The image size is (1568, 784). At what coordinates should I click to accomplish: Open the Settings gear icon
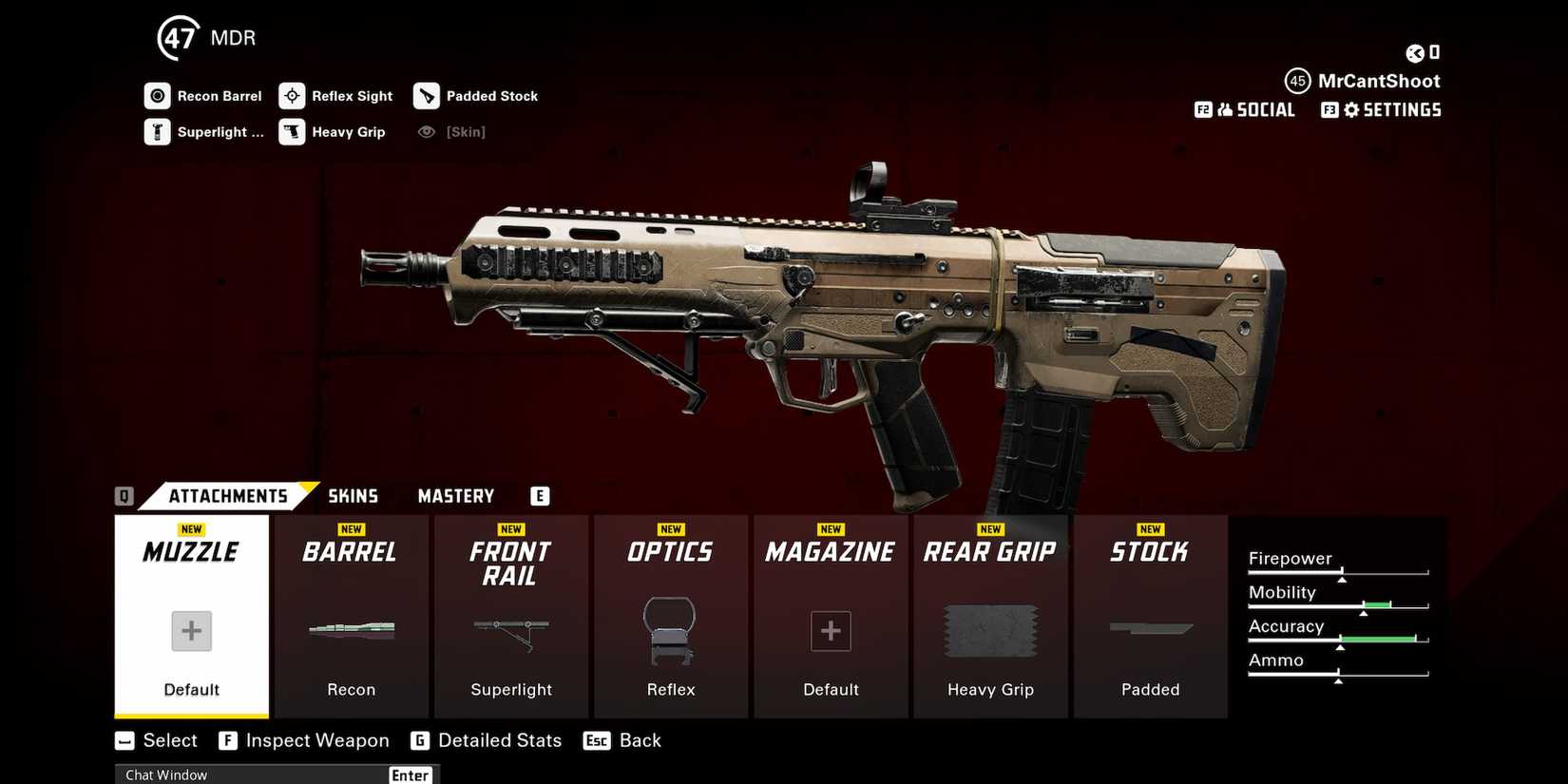[x=1351, y=109]
